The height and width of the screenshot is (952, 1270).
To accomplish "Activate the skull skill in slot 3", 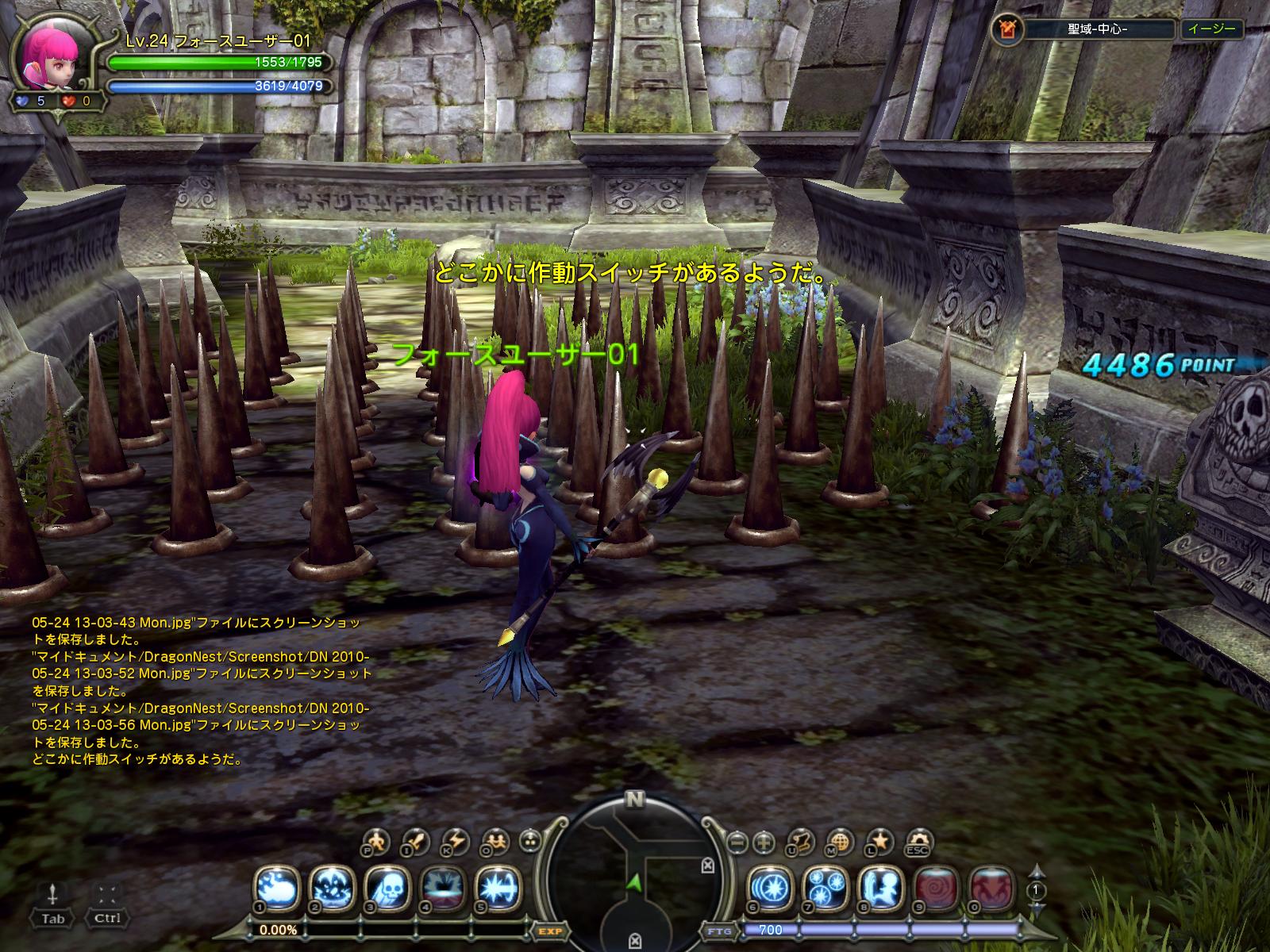I will tap(387, 888).
